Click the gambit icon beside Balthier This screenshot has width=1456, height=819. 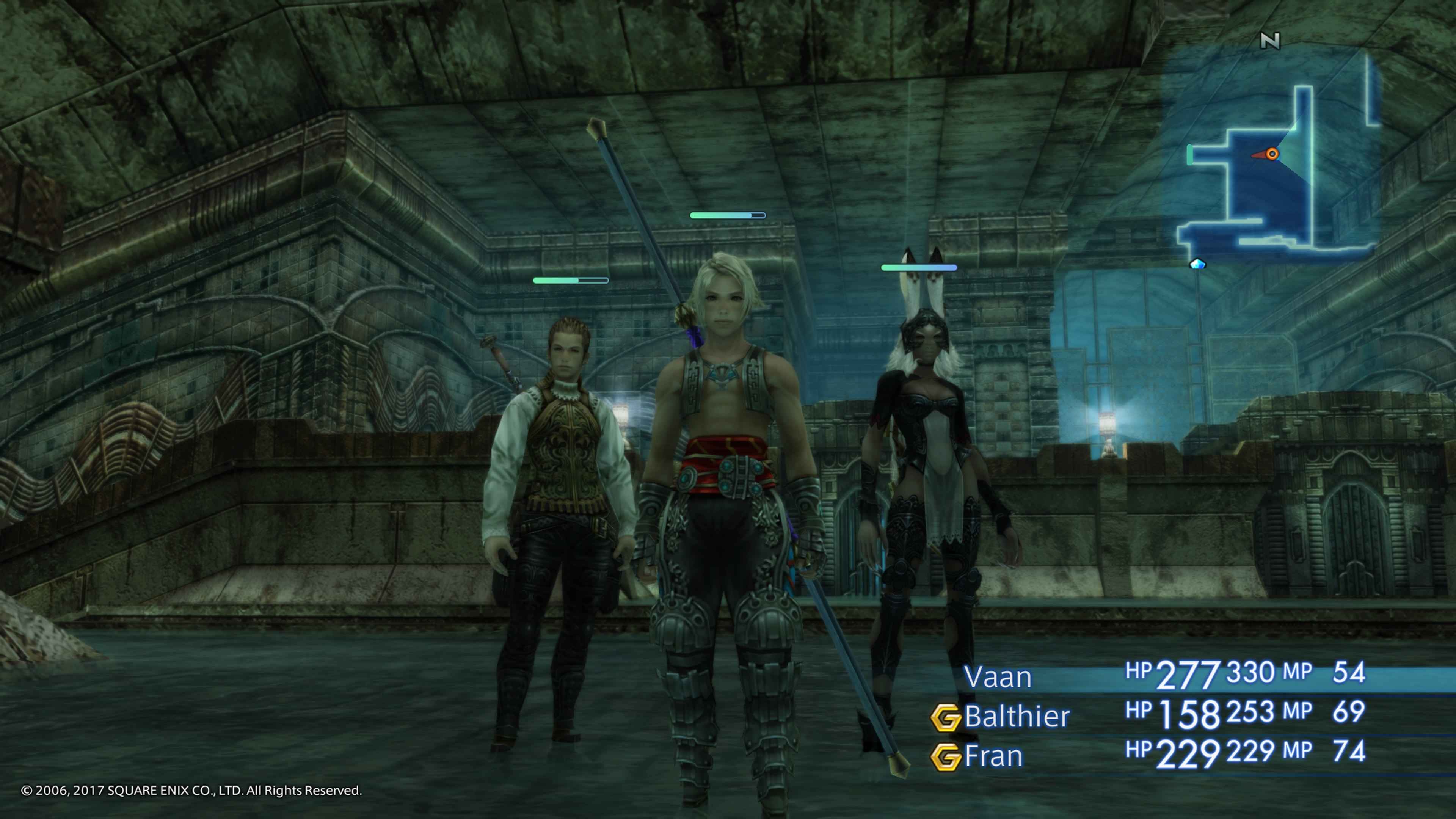click(946, 718)
